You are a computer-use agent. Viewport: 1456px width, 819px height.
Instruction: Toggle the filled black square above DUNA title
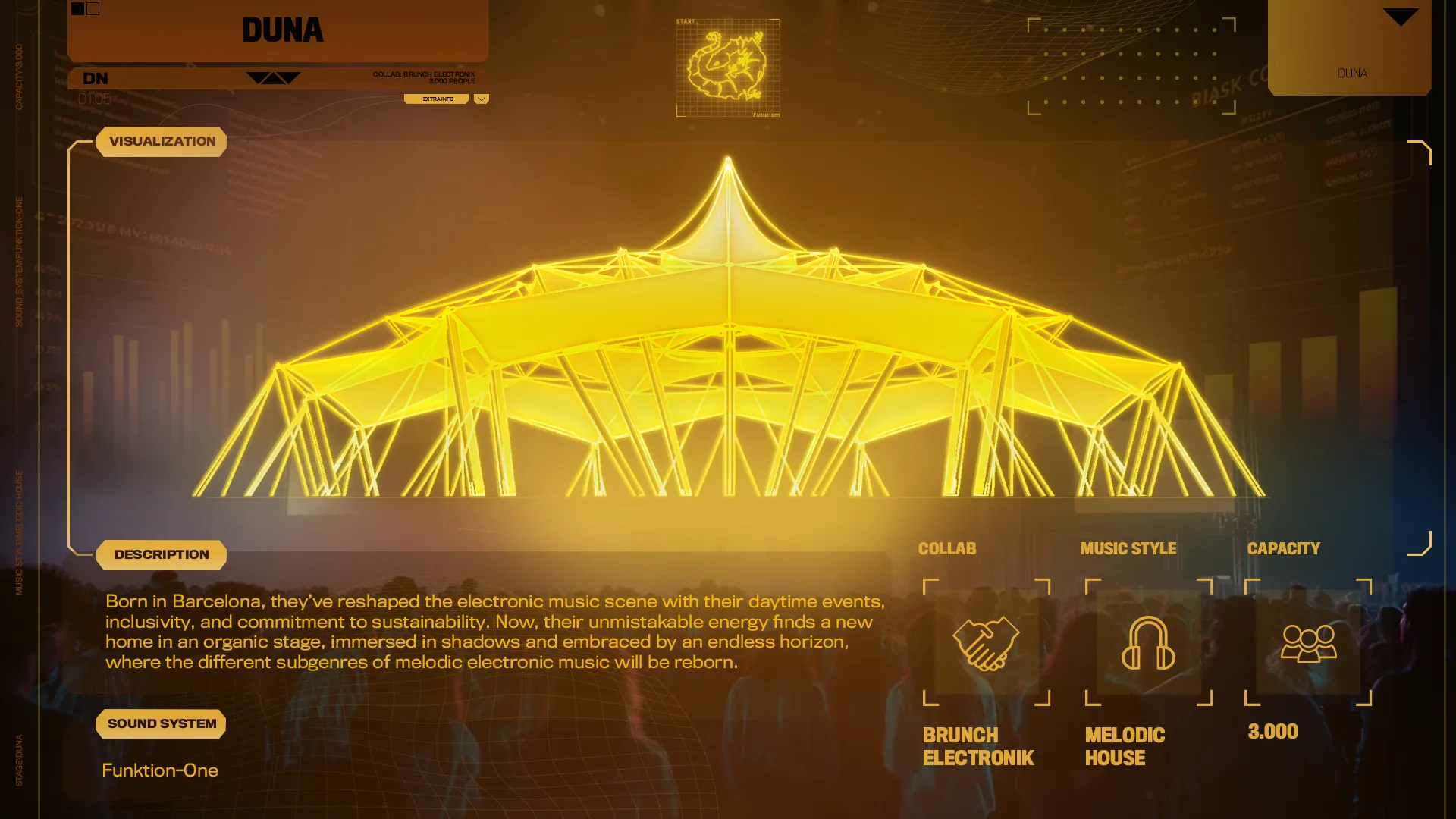pyautogui.click(x=77, y=8)
